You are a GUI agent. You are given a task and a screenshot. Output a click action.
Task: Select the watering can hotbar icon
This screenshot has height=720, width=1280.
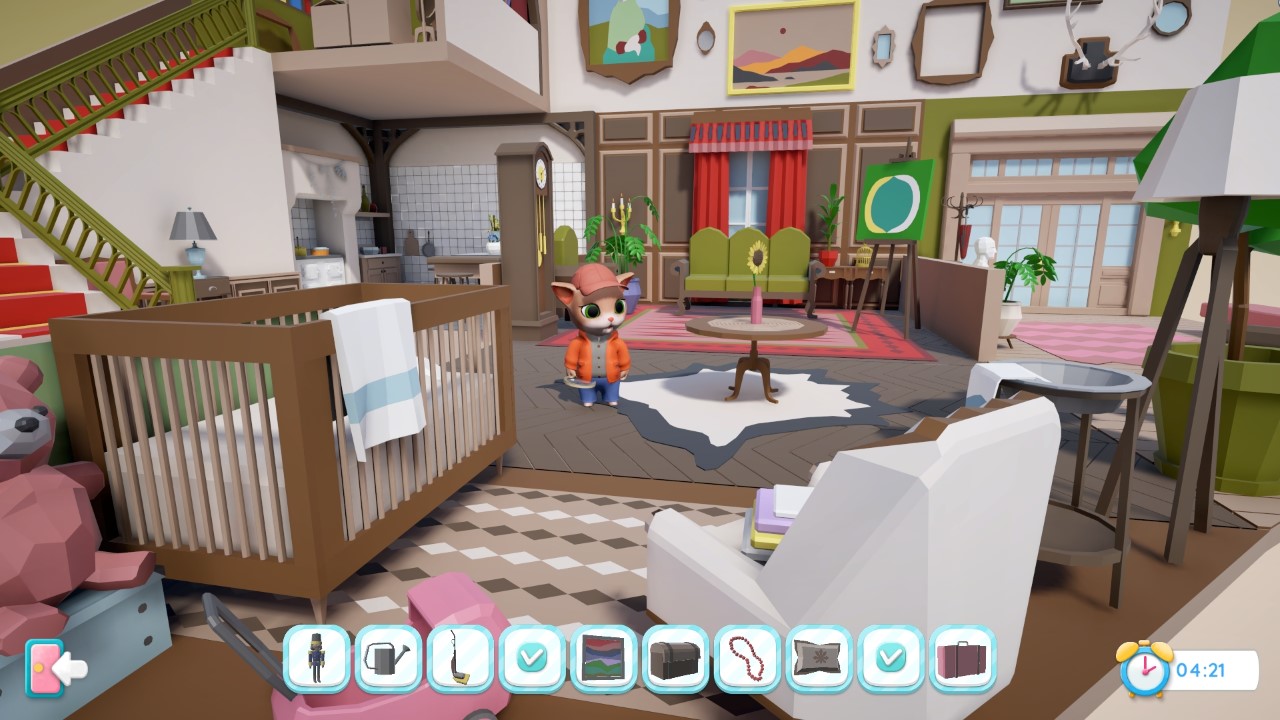[x=388, y=660]
